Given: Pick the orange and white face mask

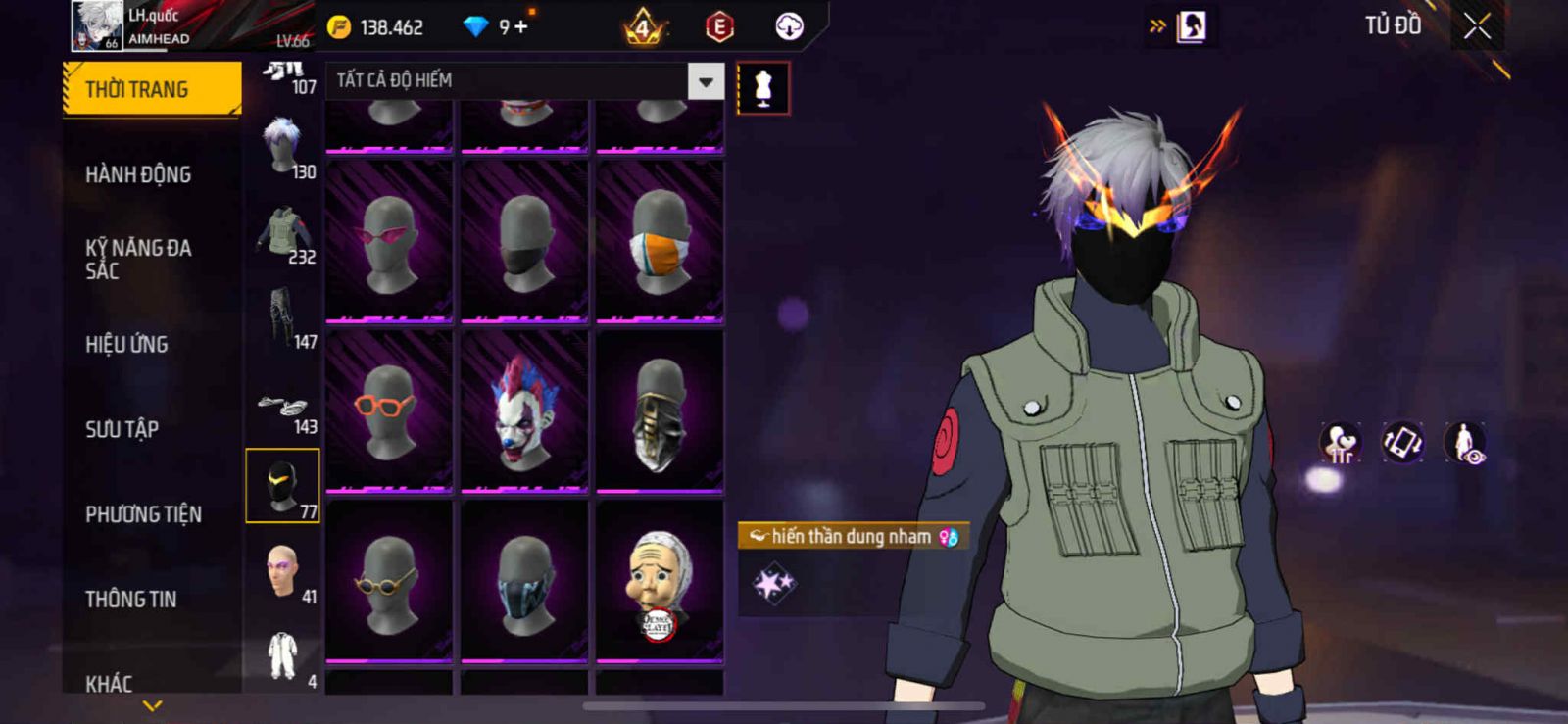Looking at the screenshot, I should point(660,240).
